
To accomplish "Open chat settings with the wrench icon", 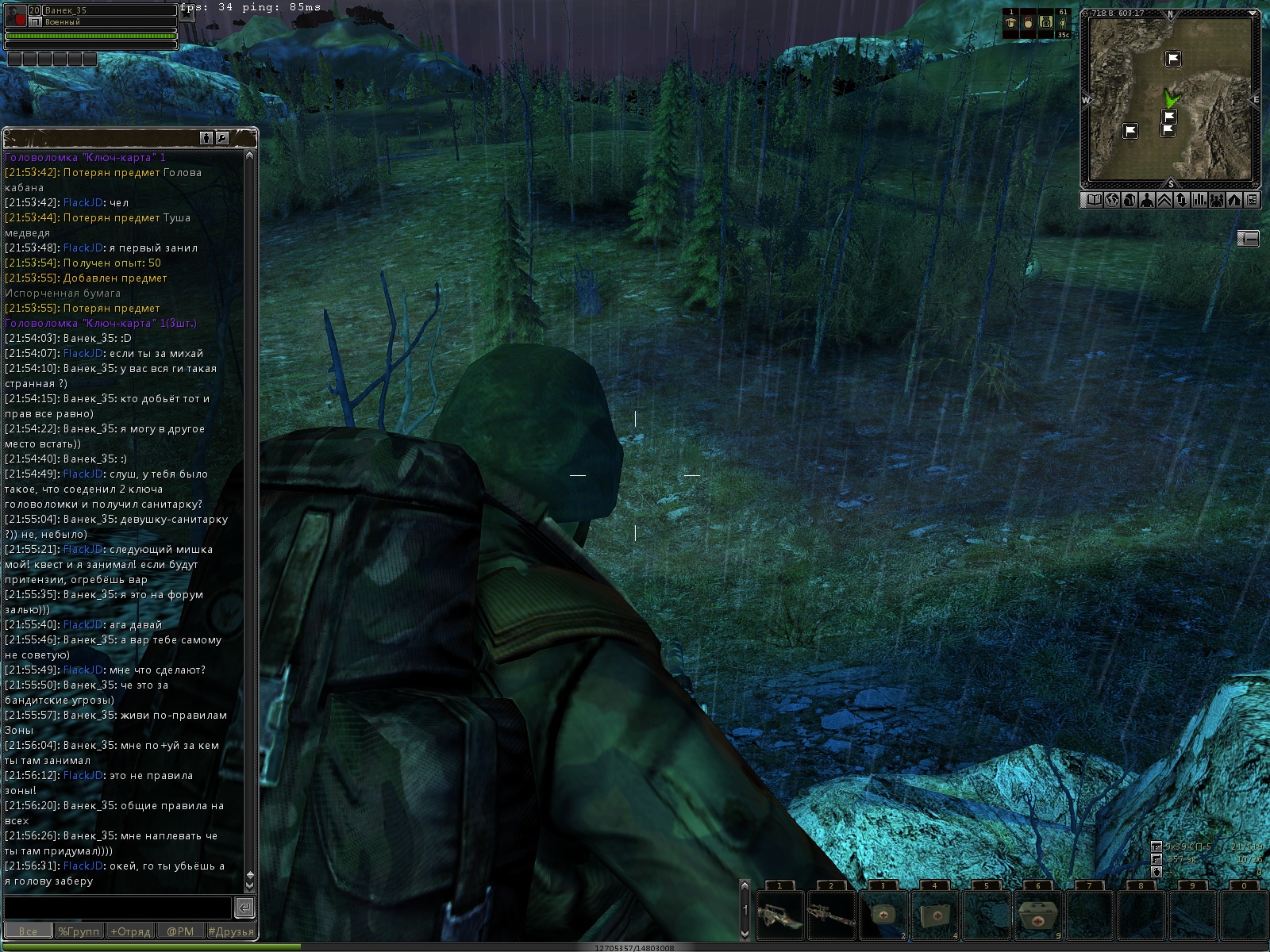I will pyautogui.click(x=222, y=138).
